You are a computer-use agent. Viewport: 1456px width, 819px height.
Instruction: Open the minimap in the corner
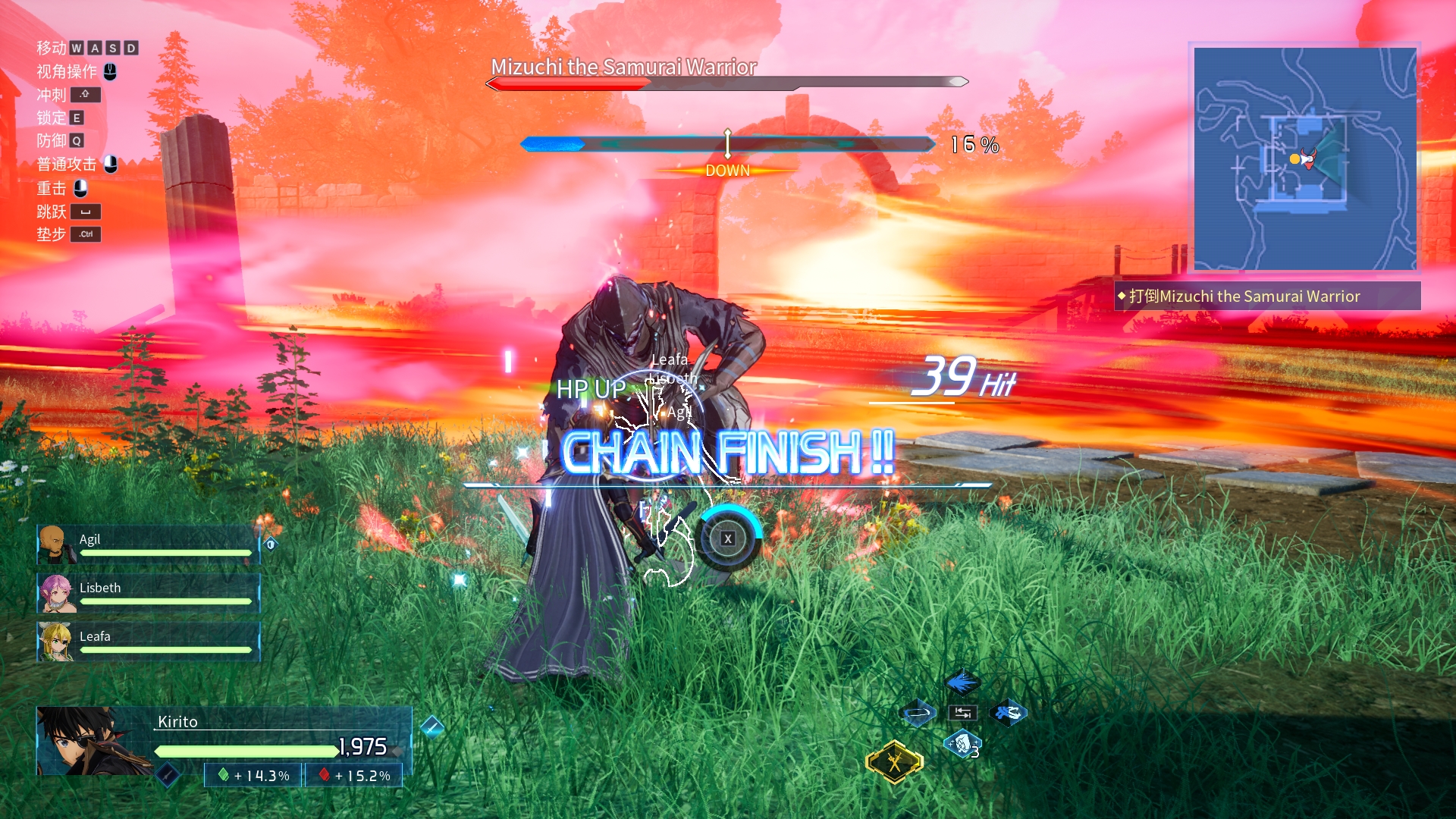(1305, 158)
